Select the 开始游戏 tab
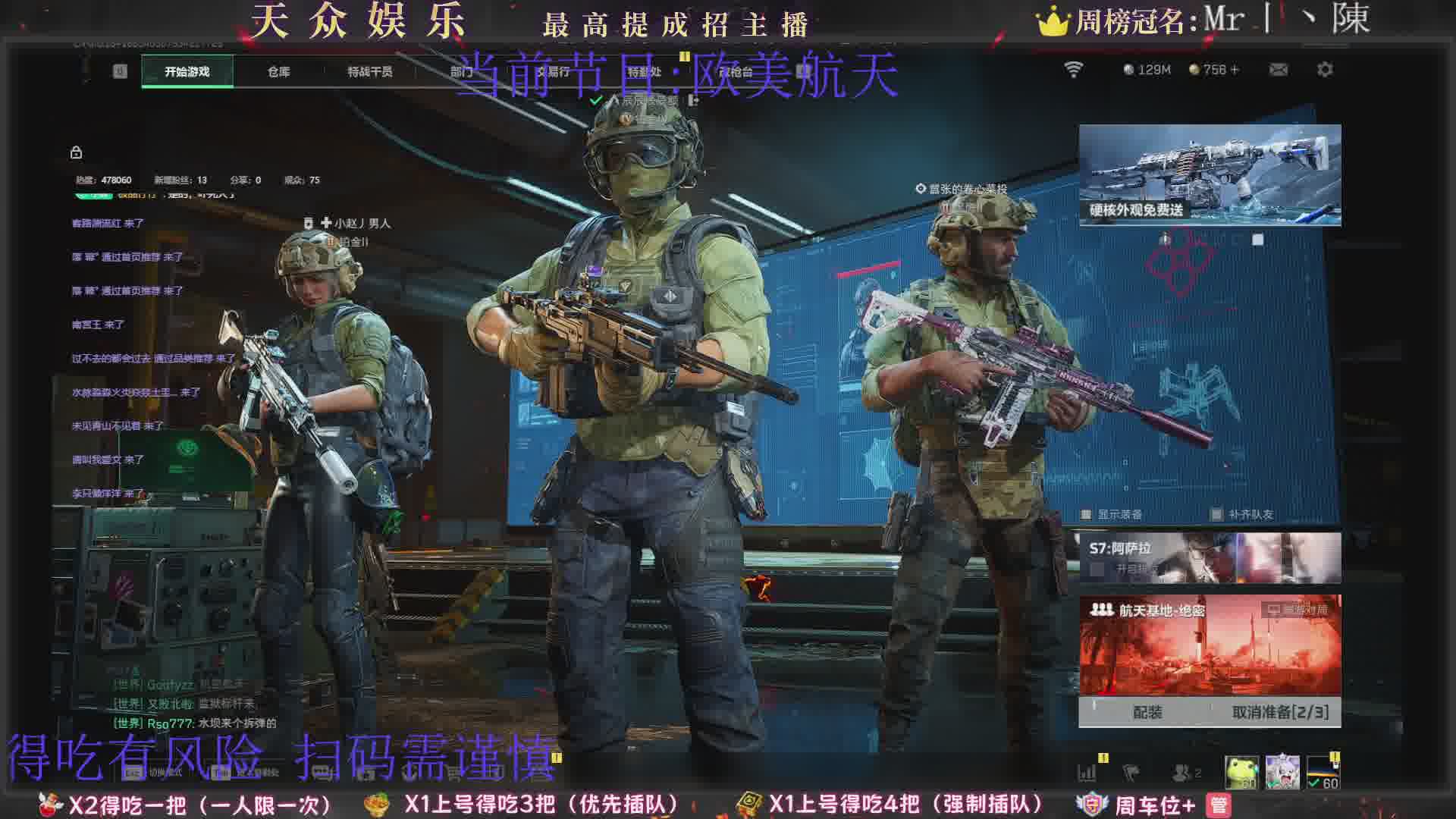 click(187, 71)
